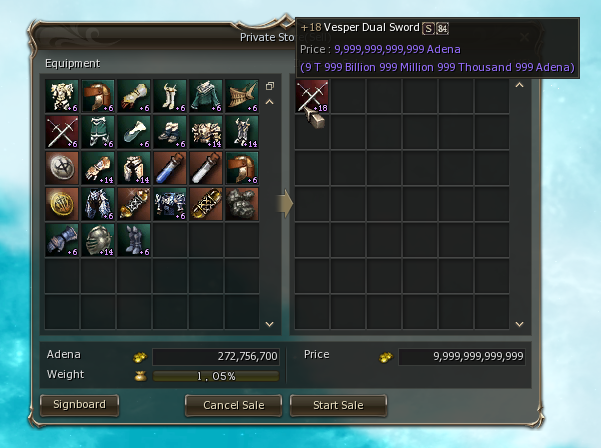601x448 pixels.
Task: Move items with the center arrow button
Action: click(x=284, y=204)
